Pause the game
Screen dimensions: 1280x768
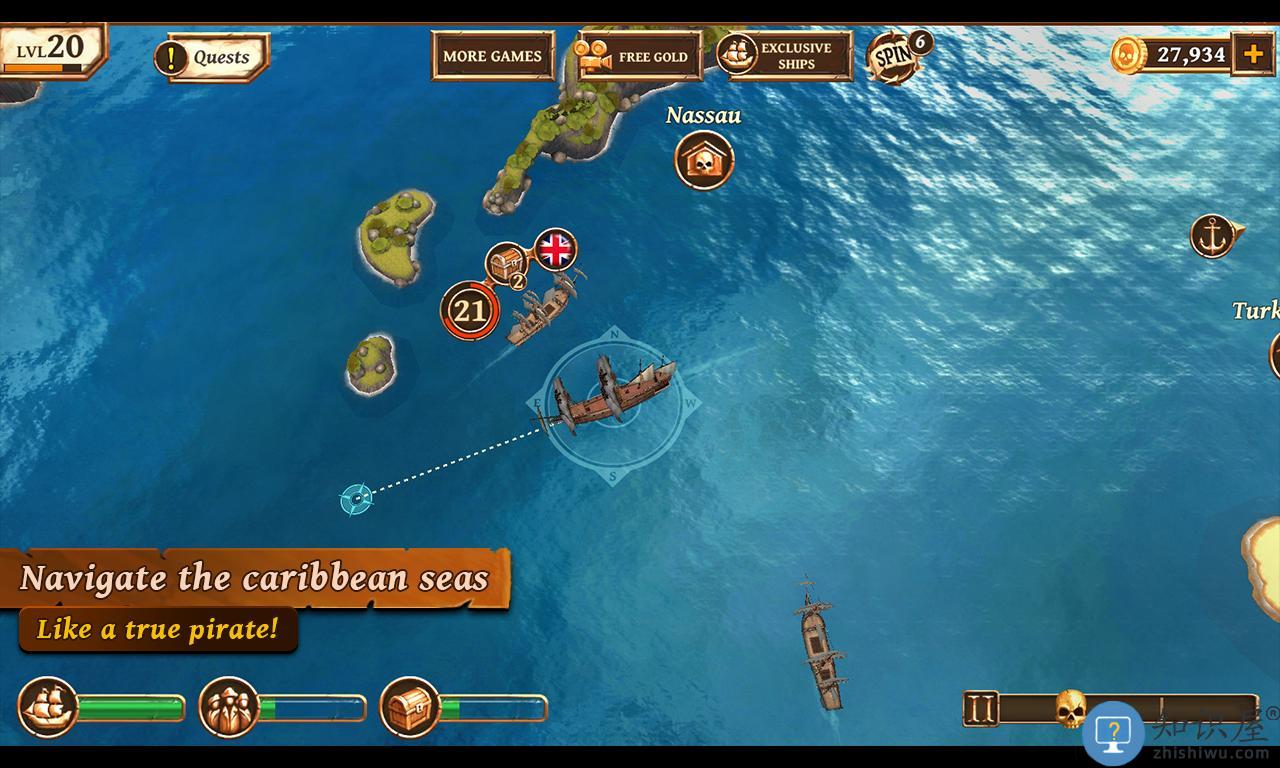pos(981,709)
